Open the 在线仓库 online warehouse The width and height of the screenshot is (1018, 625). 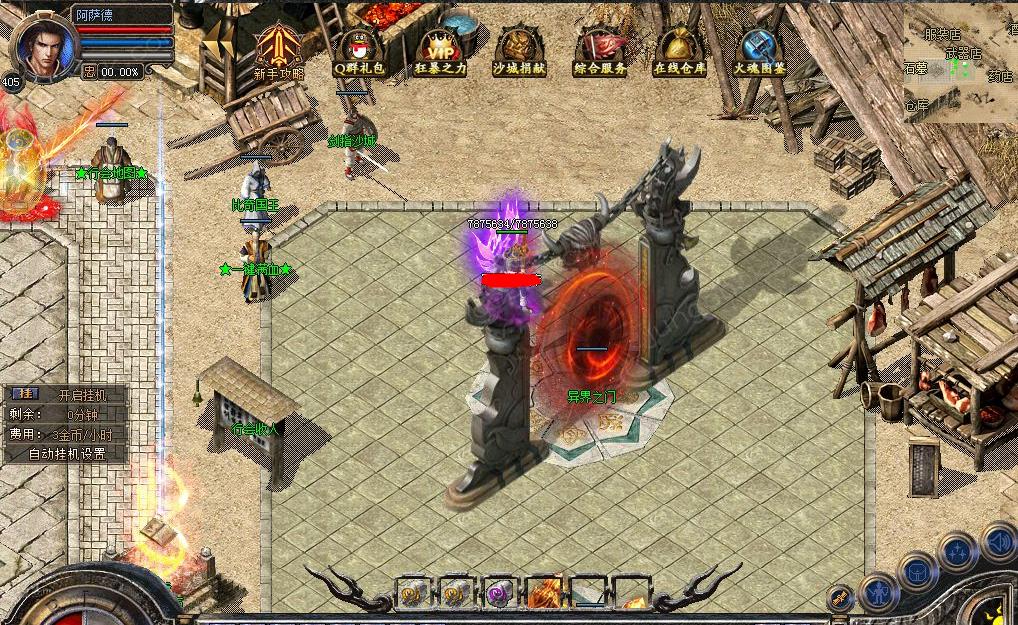(680, 48)
